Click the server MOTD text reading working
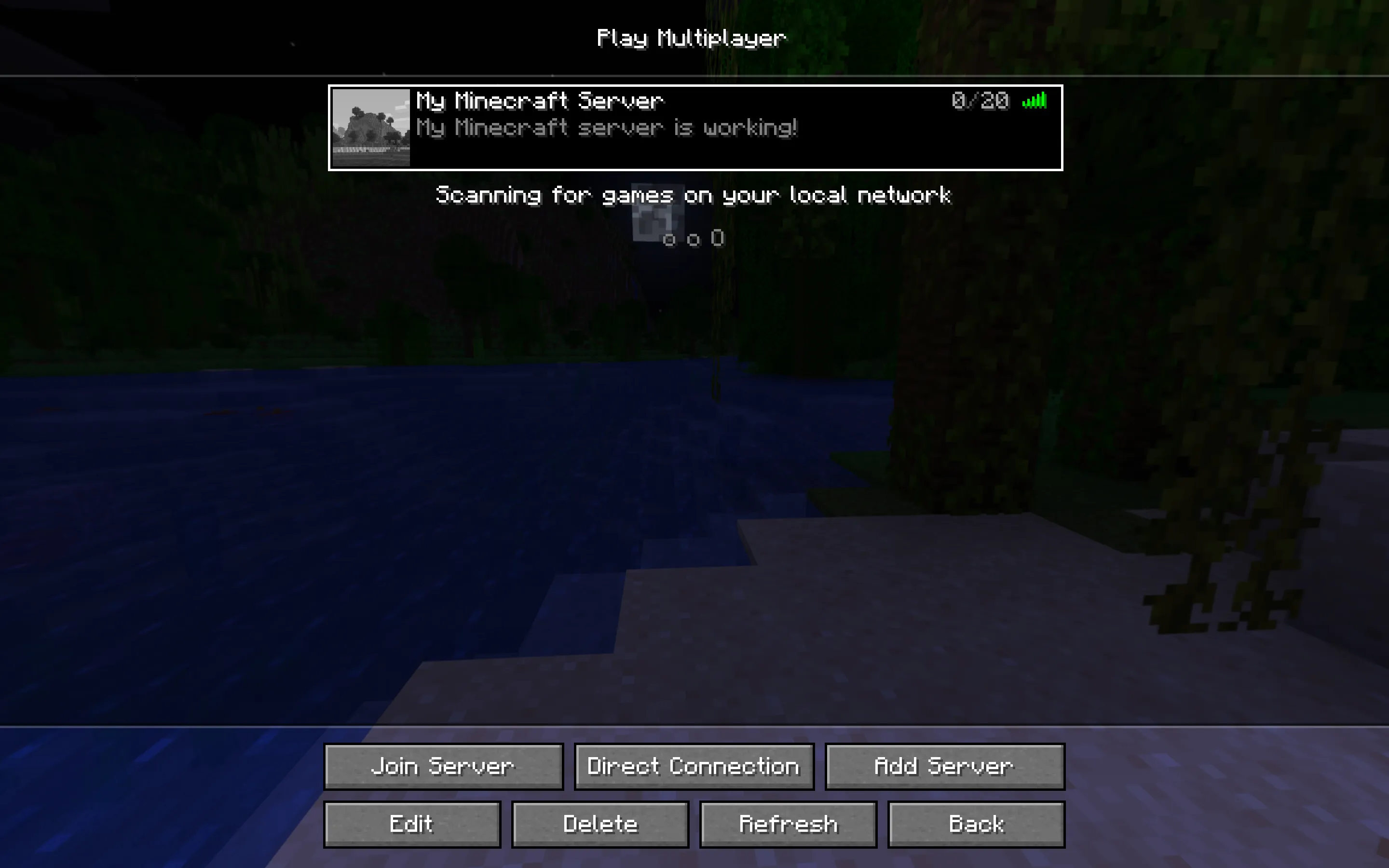Viewport: 1389px width, 868px height. click(752, 127)
